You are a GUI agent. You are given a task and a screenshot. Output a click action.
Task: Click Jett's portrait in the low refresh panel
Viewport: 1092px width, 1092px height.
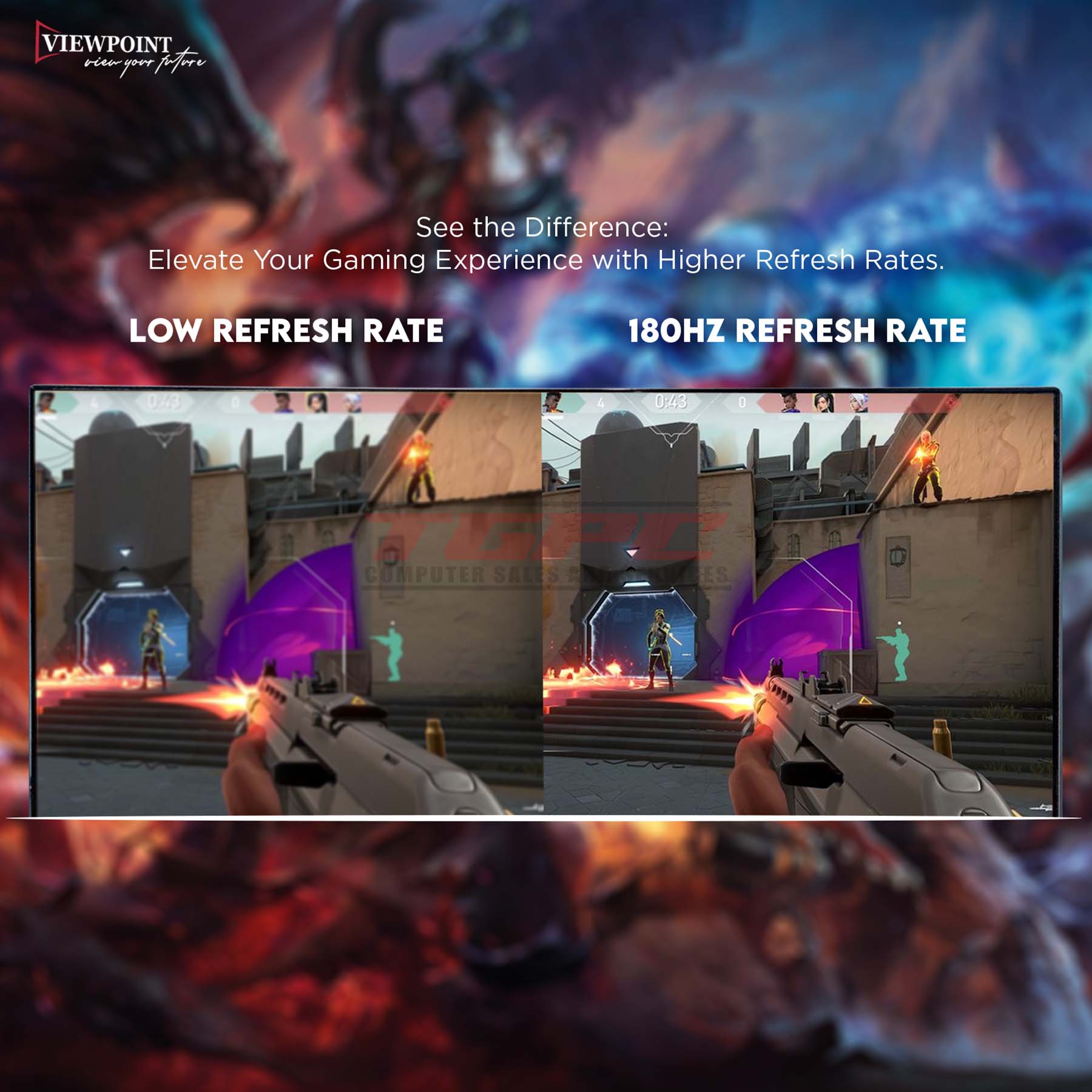[x=352, y=402]
